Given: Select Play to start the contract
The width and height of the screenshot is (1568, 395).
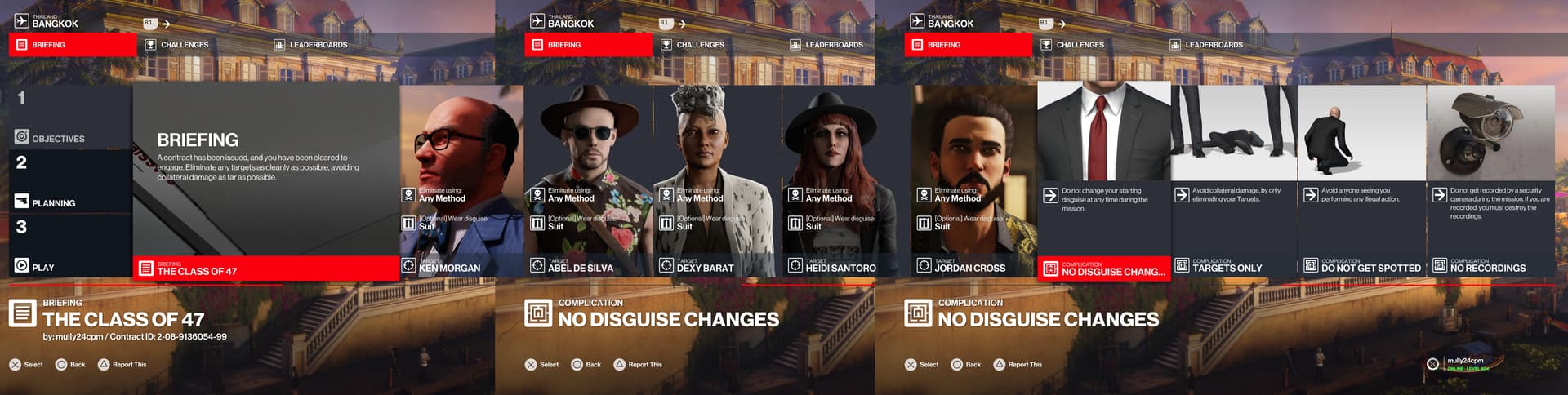Looking at the screenshot, I should coord(42,267).
